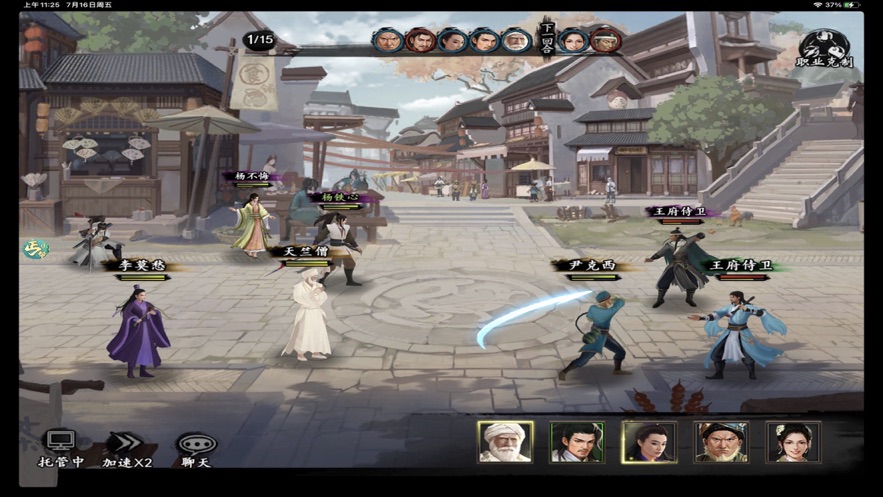Select the woman with hair flower portrait card
Viewport: 883px width, 497px height.
pyautogui.click(x=793, y=442)
